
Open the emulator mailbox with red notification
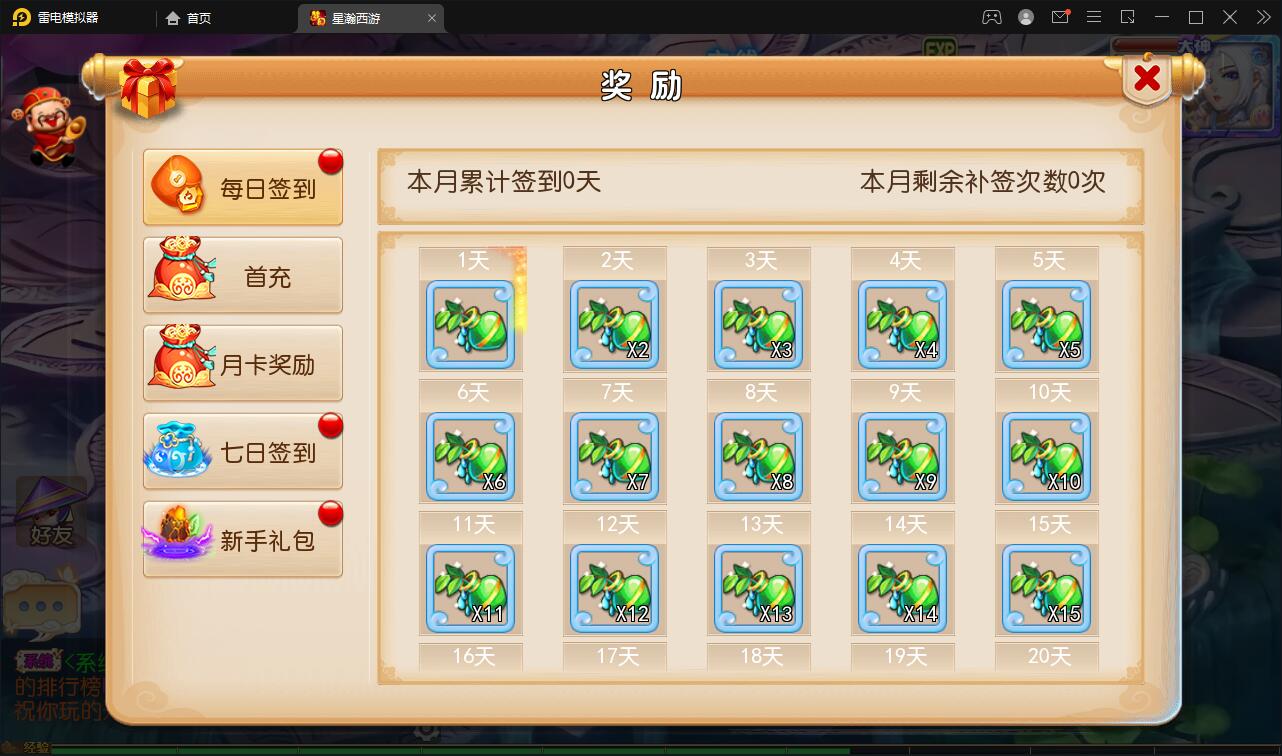[1062, 17]
